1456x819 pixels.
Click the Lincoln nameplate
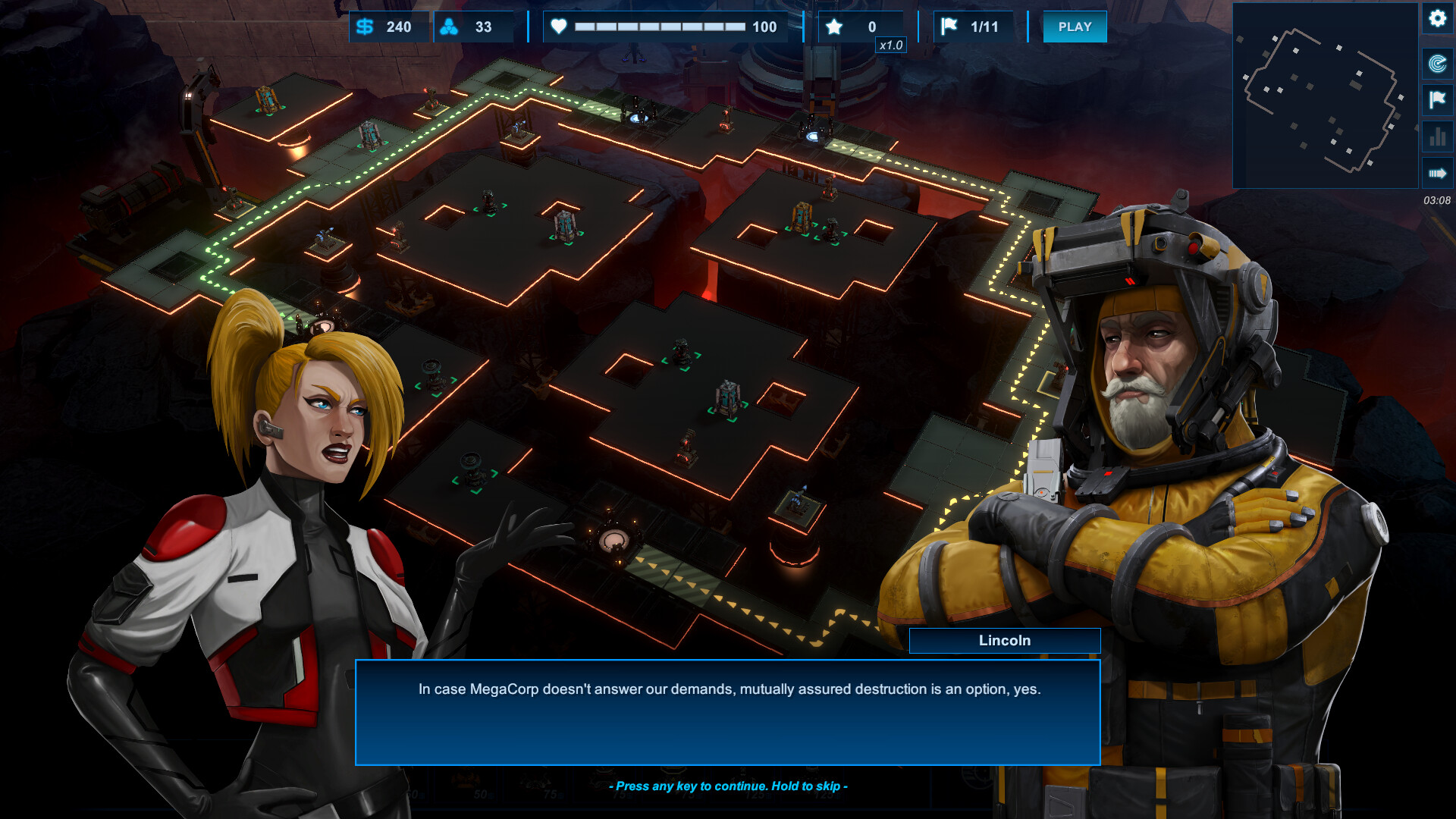click(1004, 641)
